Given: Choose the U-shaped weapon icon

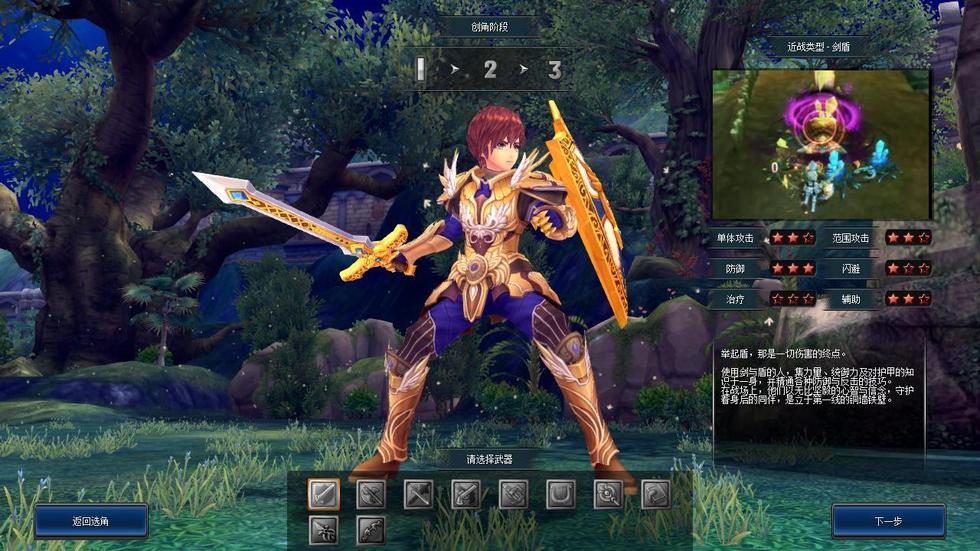Looking at the screenshot, I should 561,494.
